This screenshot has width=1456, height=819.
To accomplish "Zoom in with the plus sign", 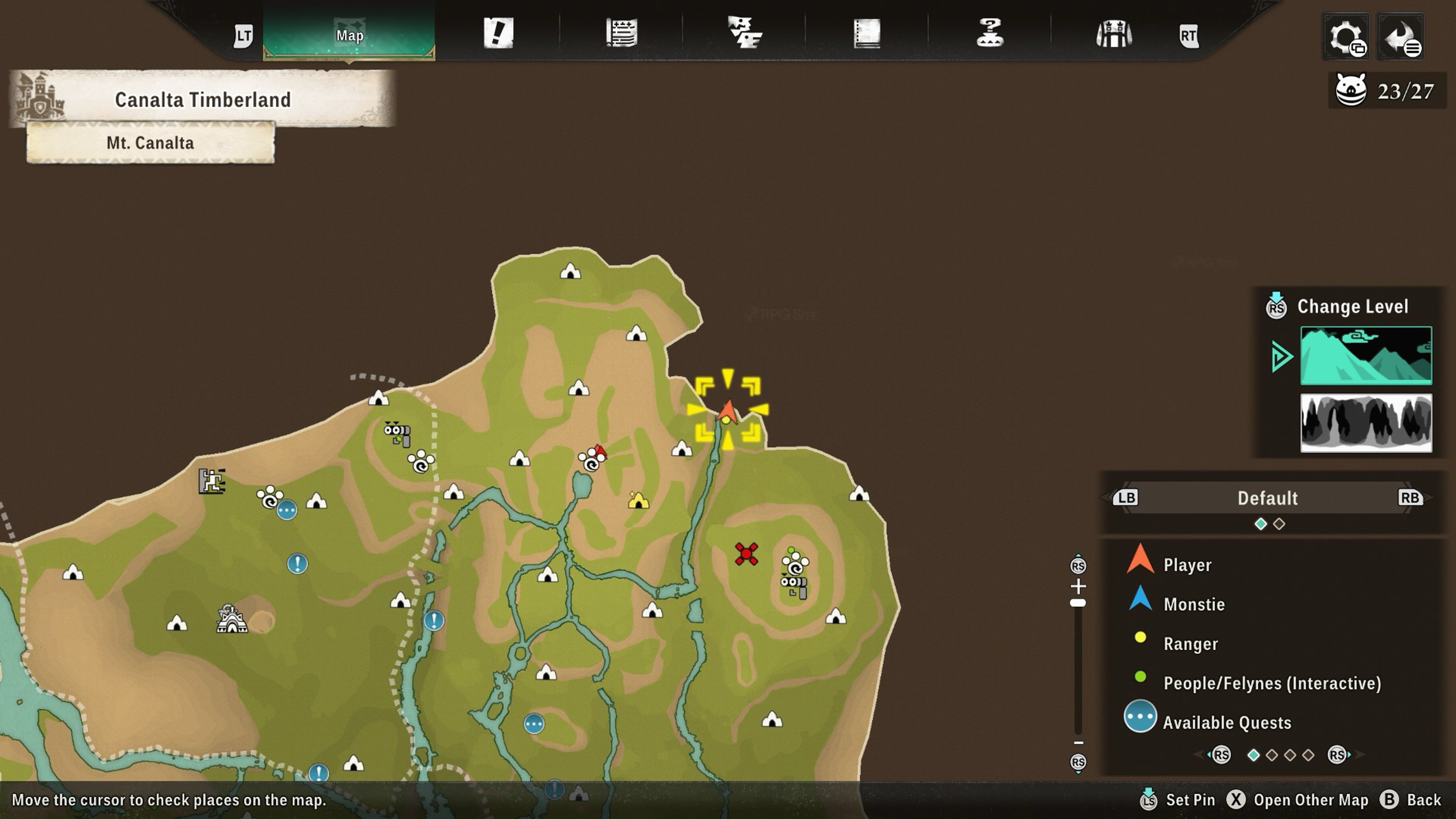I will 1078,585.
